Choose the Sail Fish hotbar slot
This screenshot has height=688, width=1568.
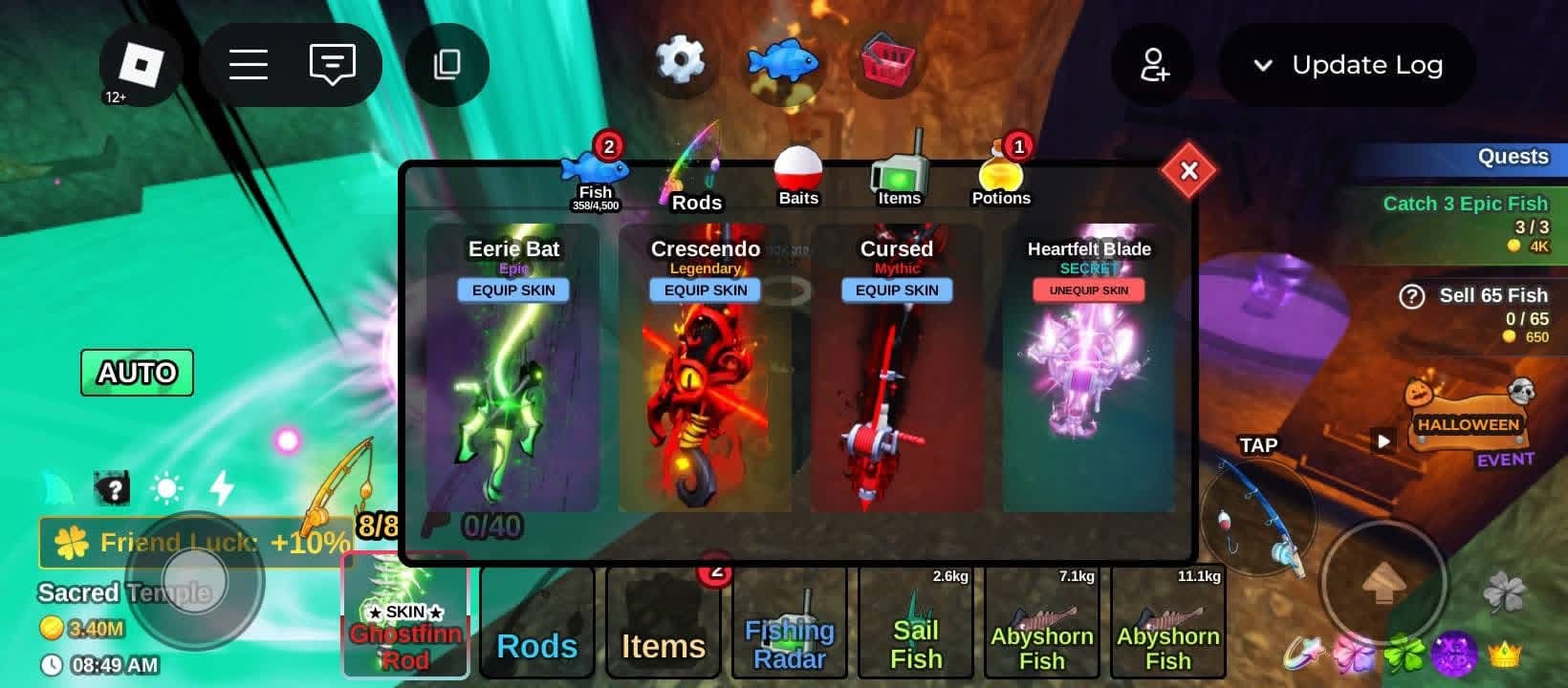(x=915, y=622)
